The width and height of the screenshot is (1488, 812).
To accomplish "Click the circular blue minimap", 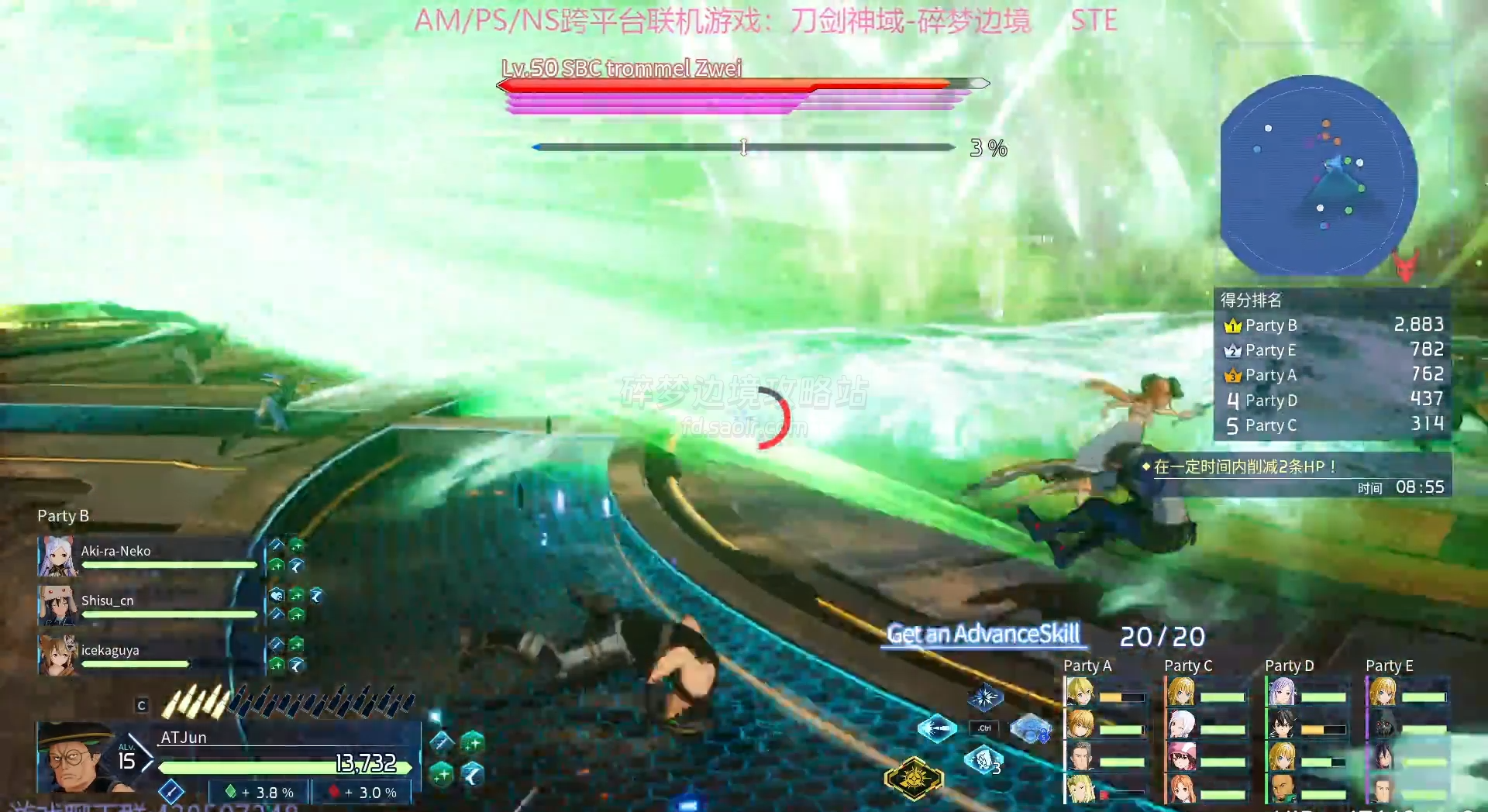I will pos(1318,175).
